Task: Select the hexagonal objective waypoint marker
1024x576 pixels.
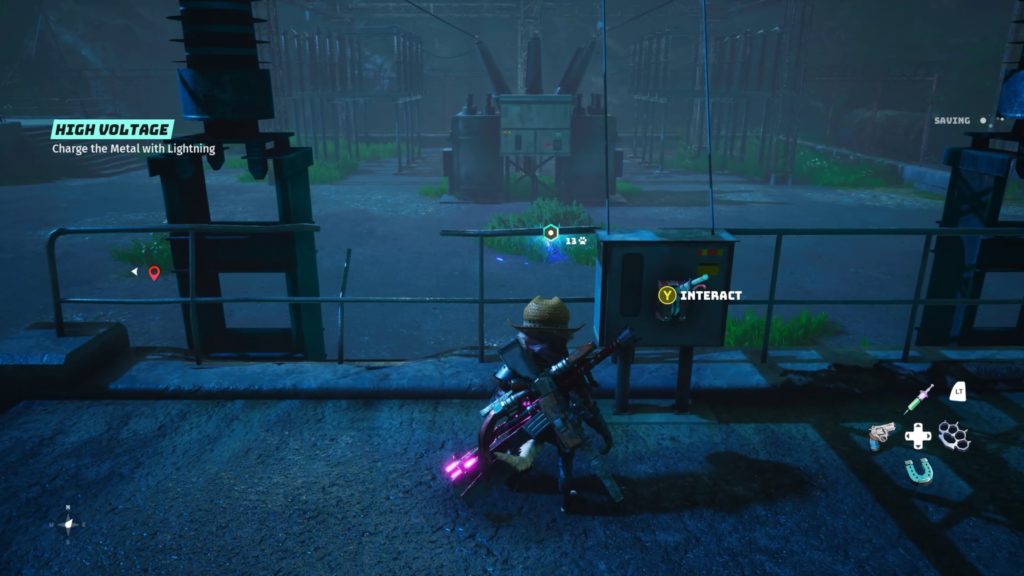Action: point(550,233)
